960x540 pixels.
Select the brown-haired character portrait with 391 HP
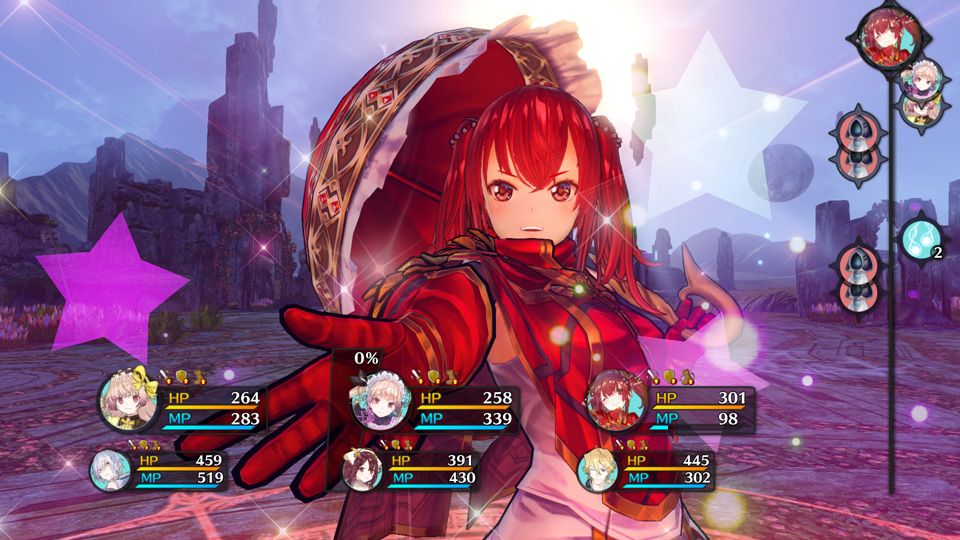(361, 470)
